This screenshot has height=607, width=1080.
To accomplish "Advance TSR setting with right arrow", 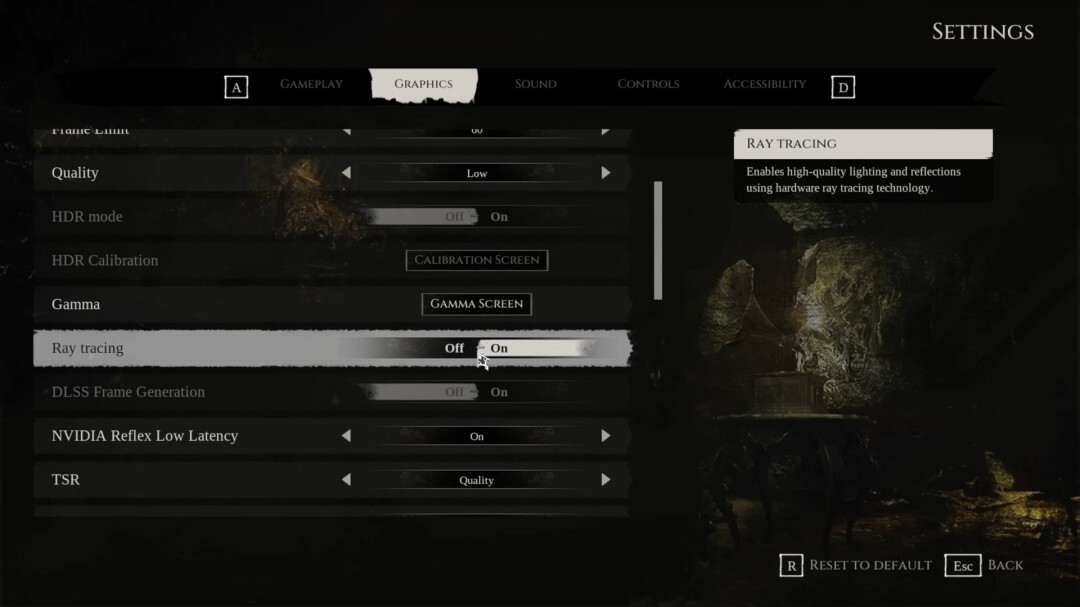I will pyautogui.click(x=605, y=480).
